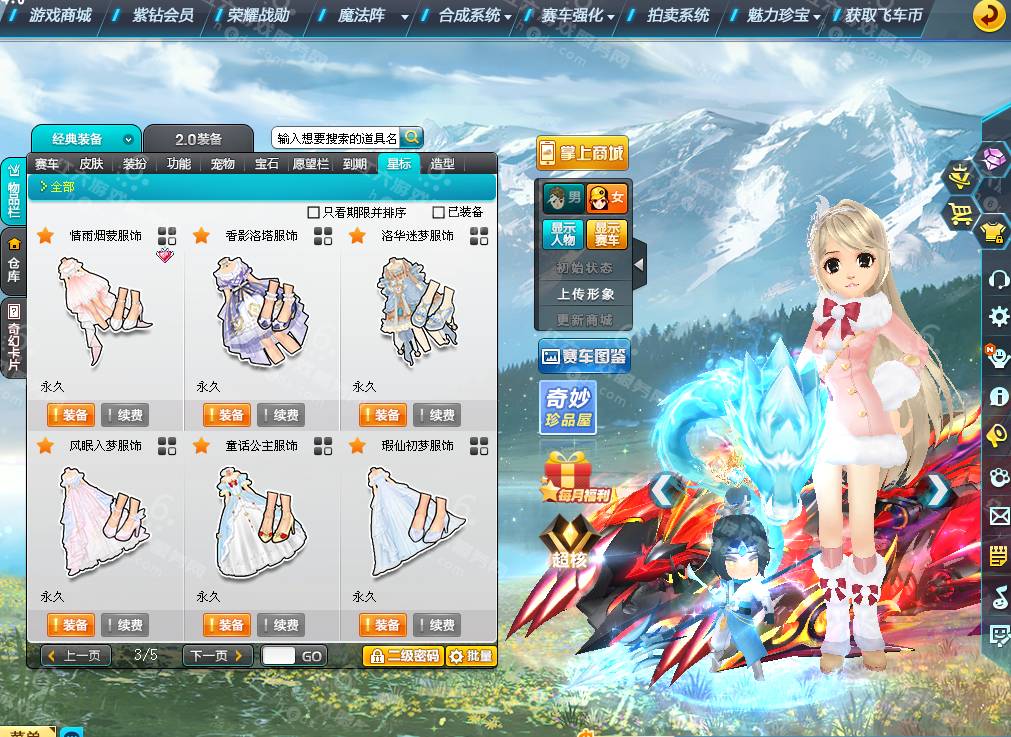Go to the next page 下一页
The image size is (1011, 737).
point(218,656)
